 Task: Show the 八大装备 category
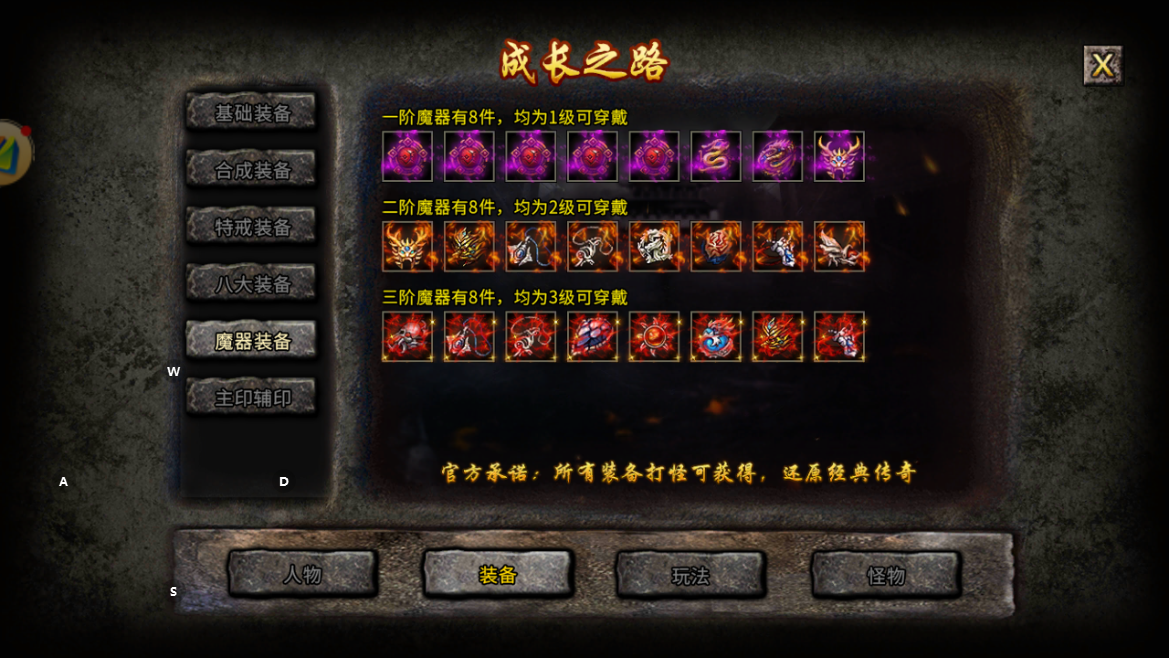[252, 283]
